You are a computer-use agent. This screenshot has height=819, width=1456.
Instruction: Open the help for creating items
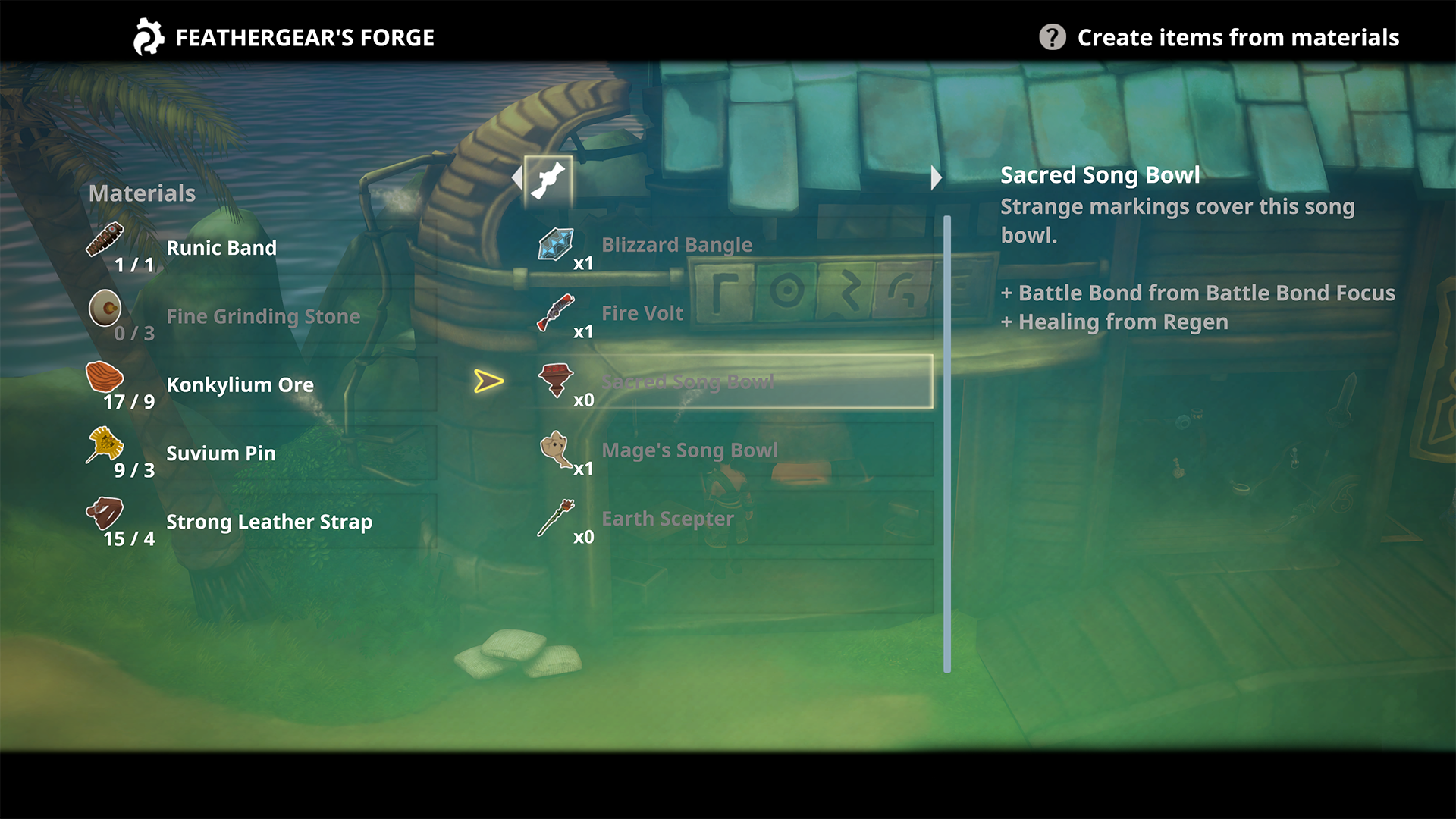(x=1053, y=36)
